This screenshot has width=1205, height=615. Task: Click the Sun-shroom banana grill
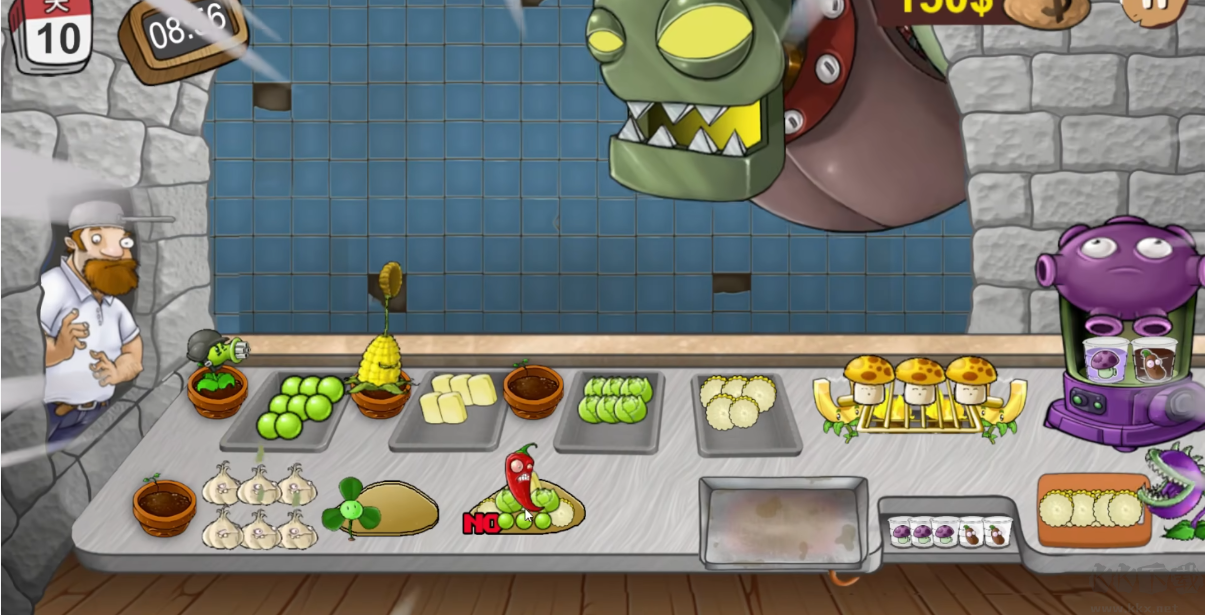(x=918, y=397)
